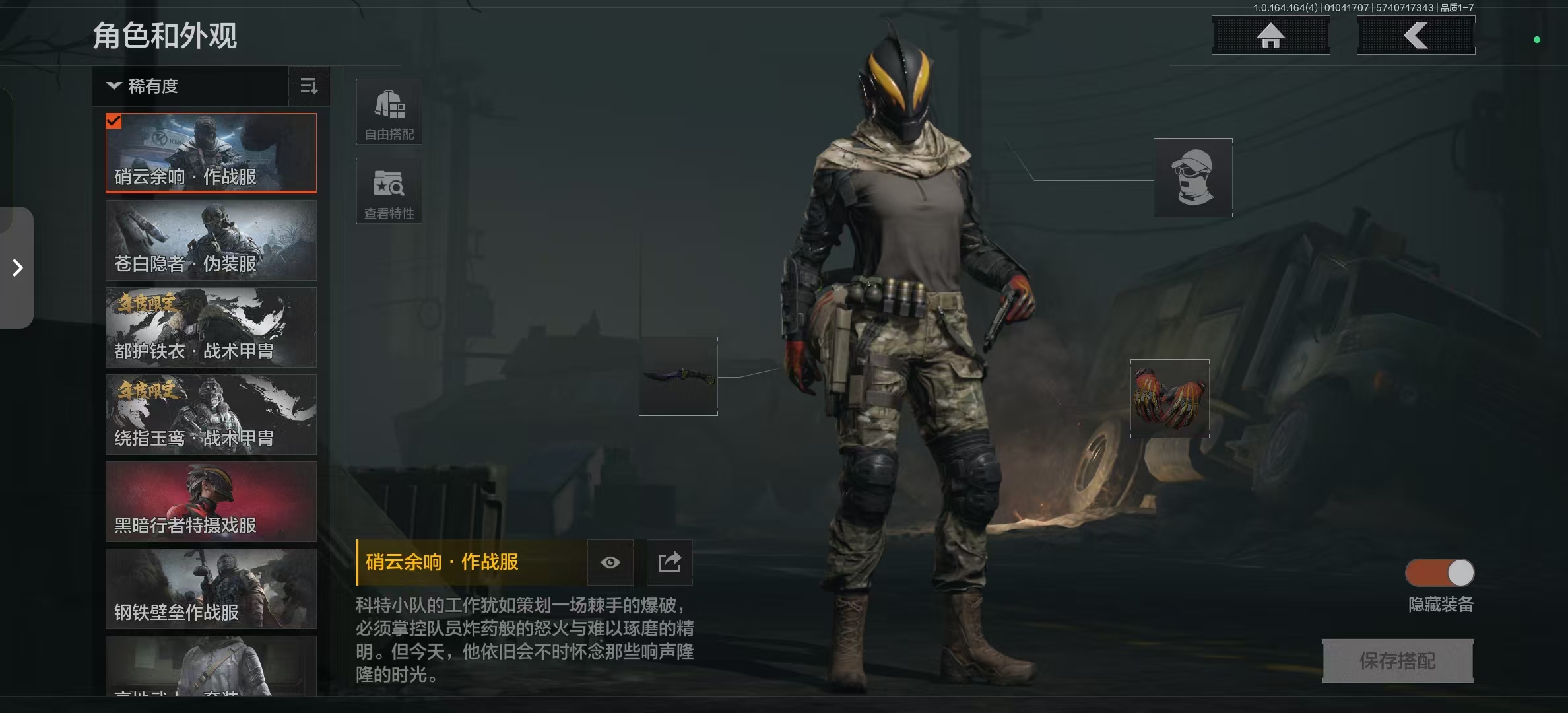This screenshot has width=1568, height=713.
Task: Pick the 绕指玉鸾·战术甲胄 outfit
Action: pos(211,415)
